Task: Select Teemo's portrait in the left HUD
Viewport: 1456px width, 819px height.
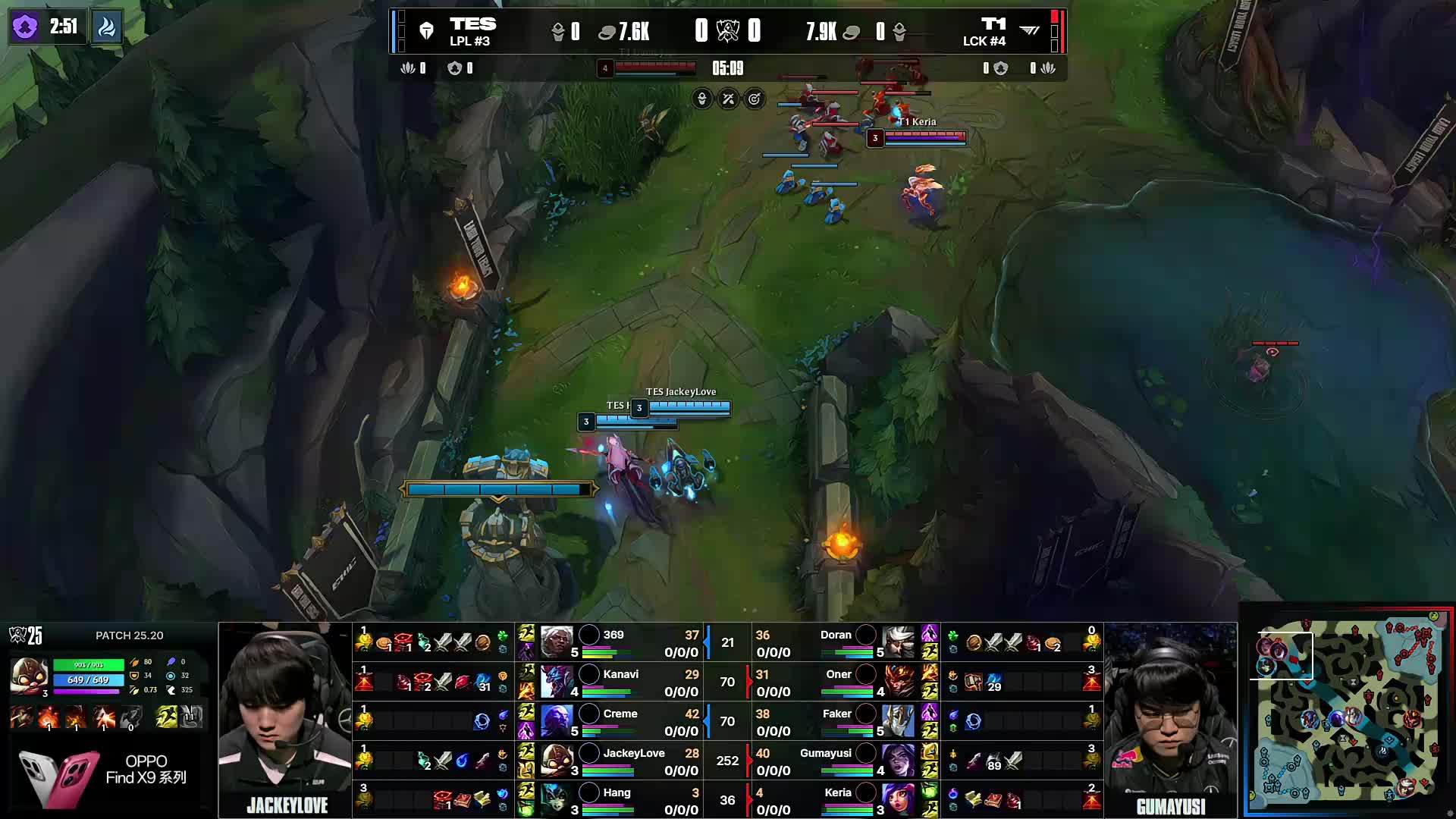Action: click(x=30, y=675)
